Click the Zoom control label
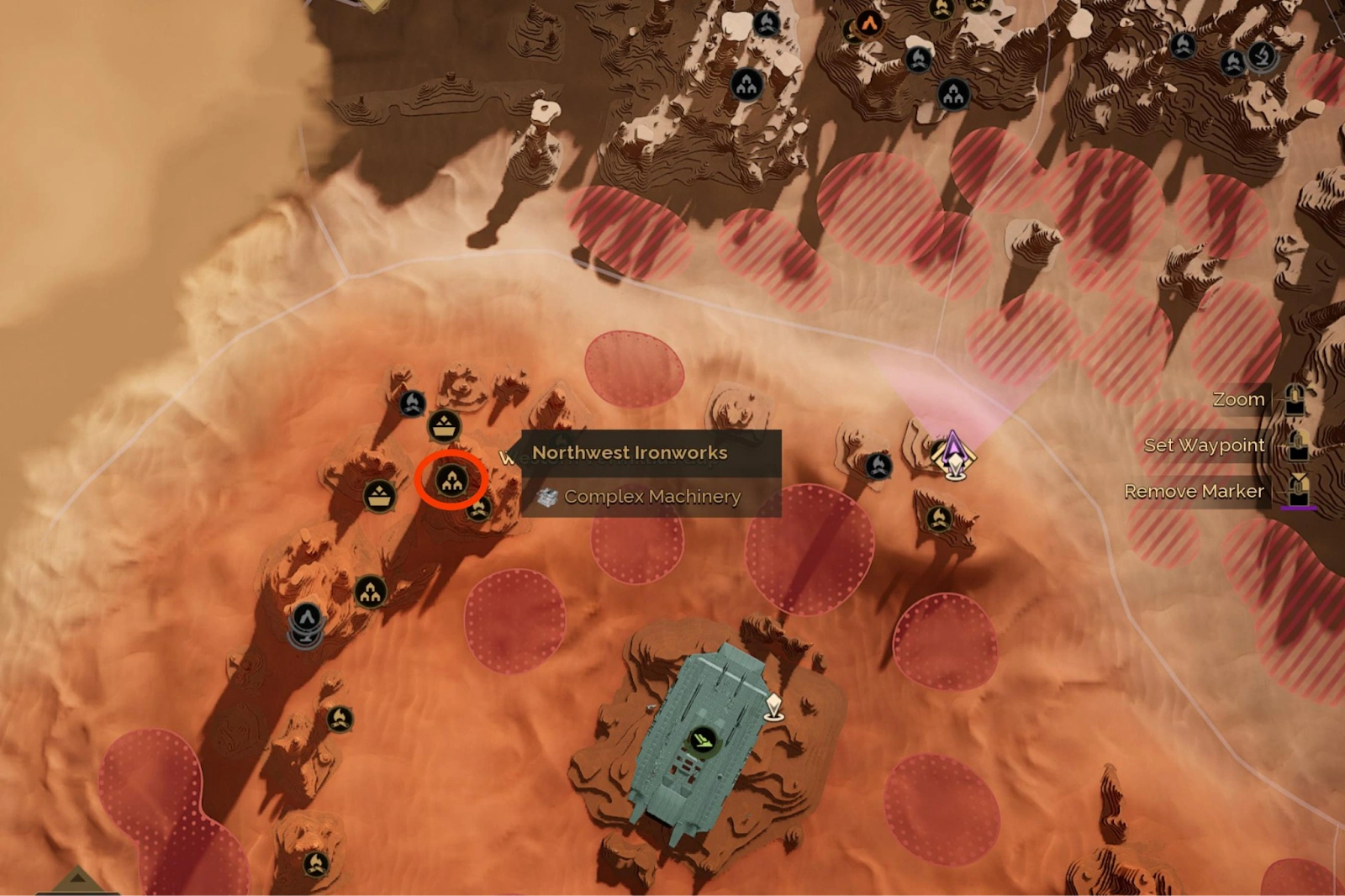The width and height of the screenshot is (1345, 896). pyautogui.click(x=1238, y=398)
